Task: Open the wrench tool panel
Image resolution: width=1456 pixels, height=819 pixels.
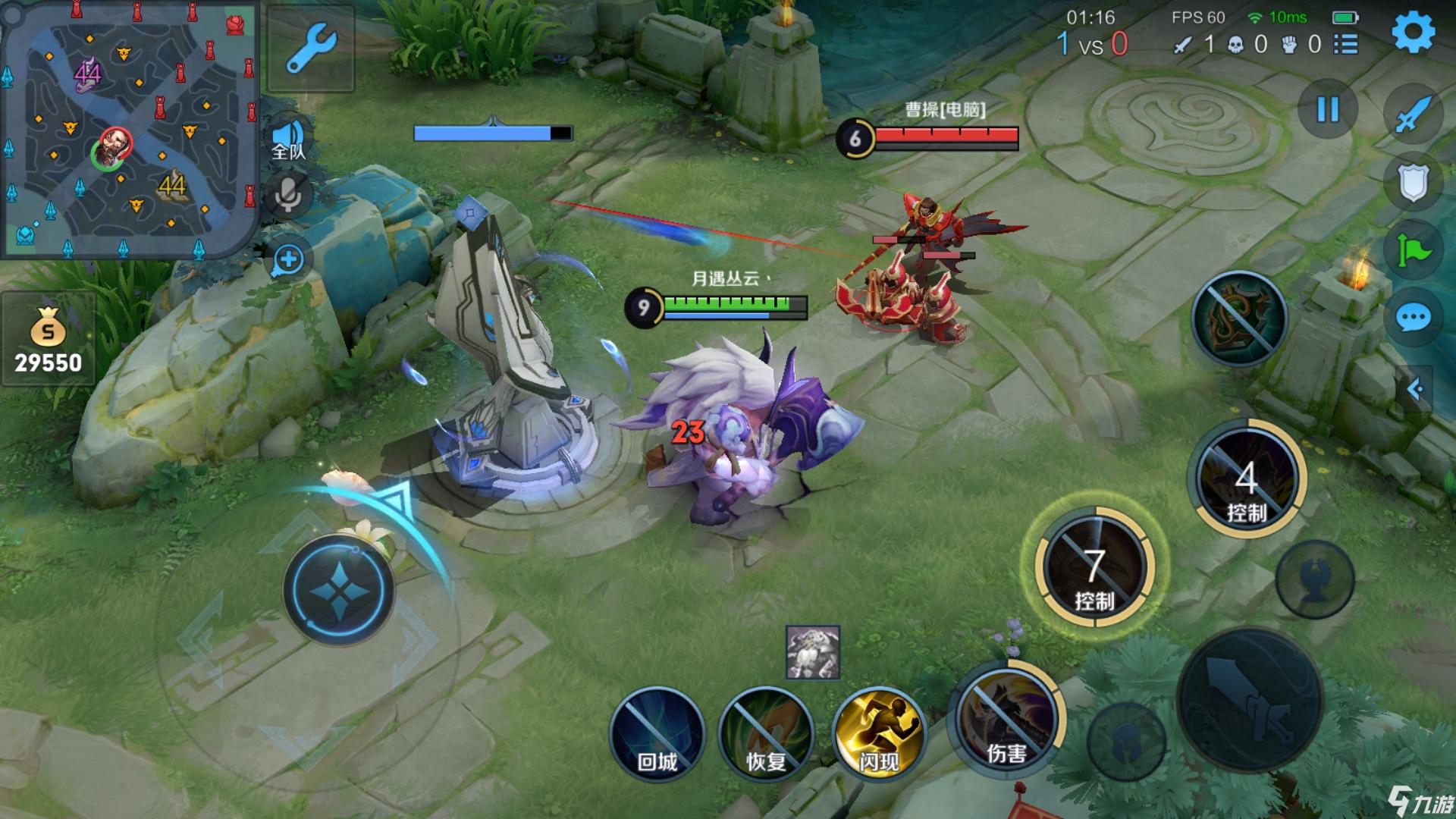Action: coord(311,47)
